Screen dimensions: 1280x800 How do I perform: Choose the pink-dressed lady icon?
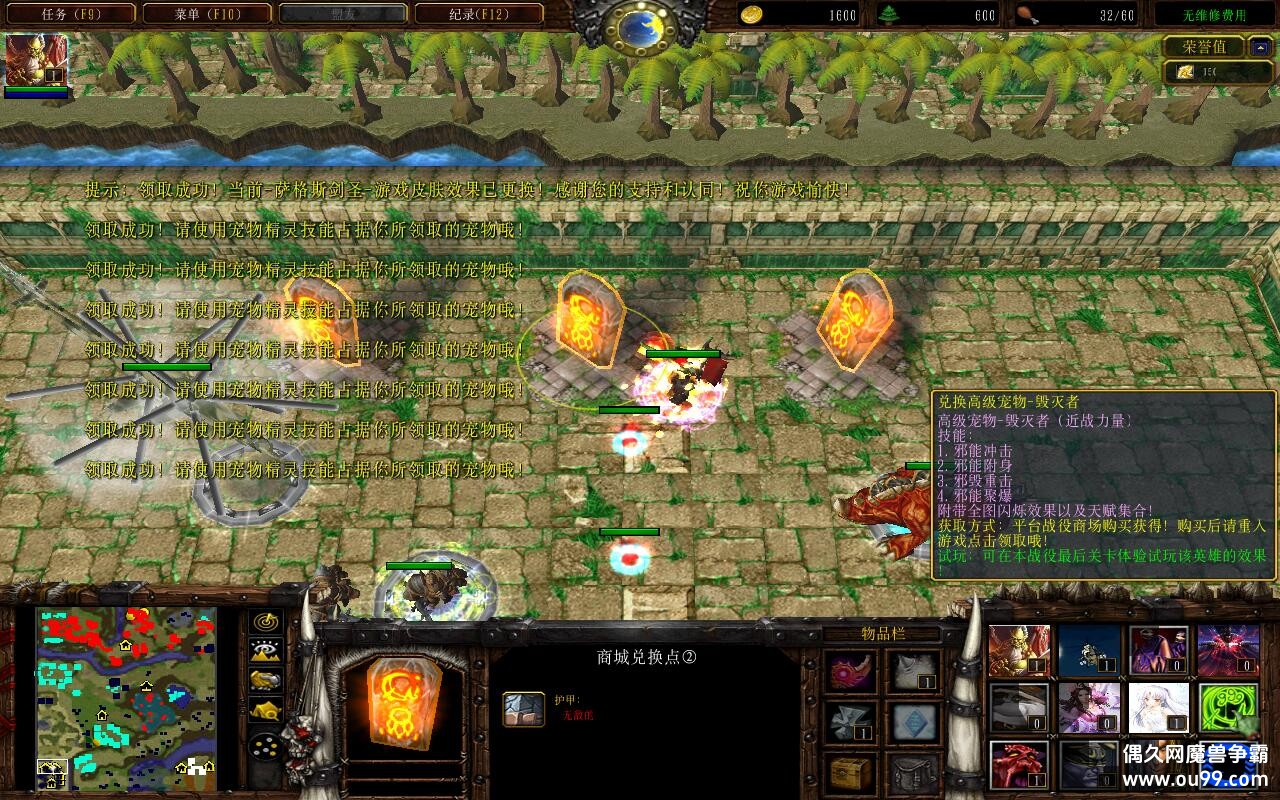pyautogui.click(x=1089, y=709)
